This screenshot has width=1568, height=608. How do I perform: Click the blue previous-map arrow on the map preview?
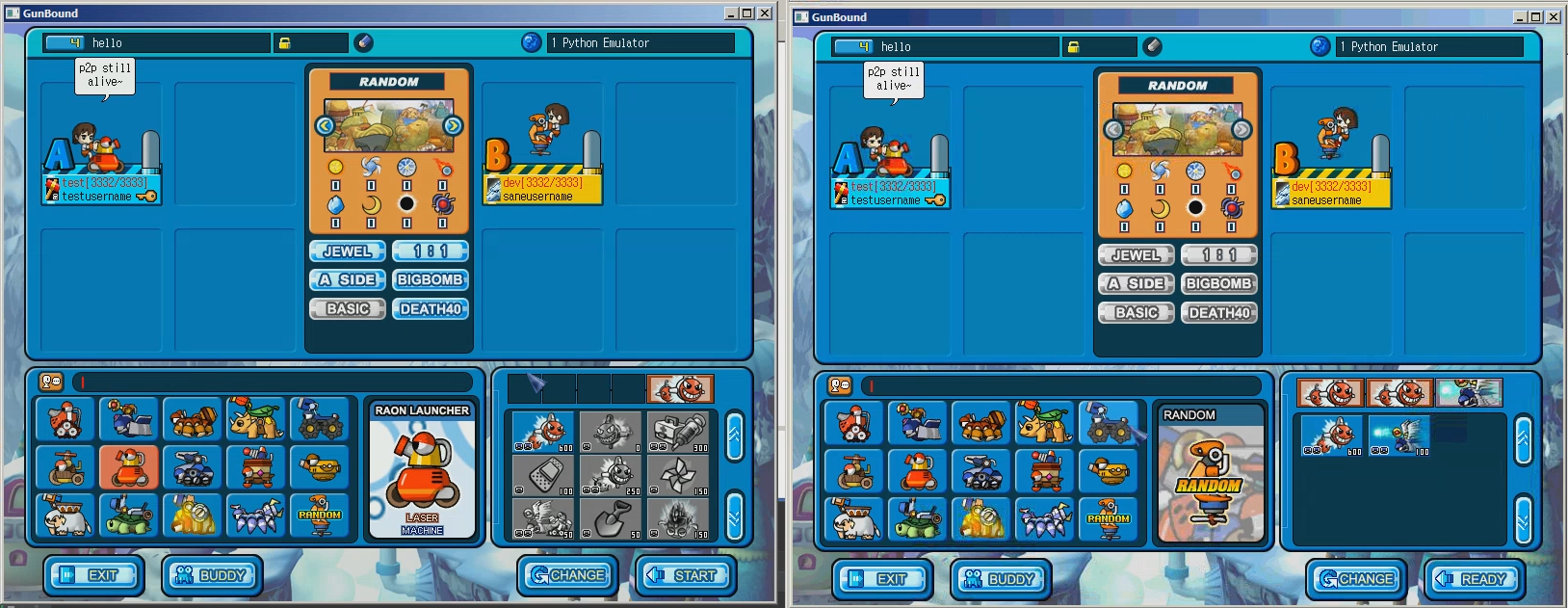click(x=325, y=126)
